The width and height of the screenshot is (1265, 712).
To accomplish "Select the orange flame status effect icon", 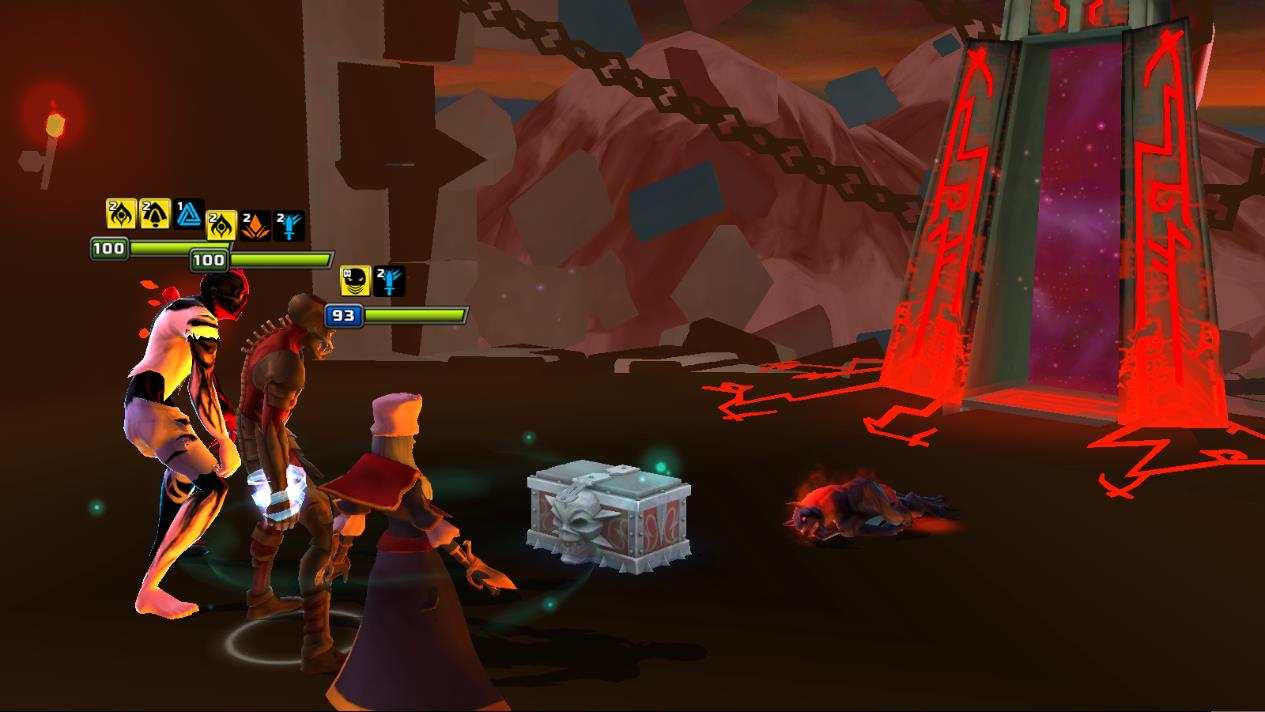I will [x=255, y=226].
